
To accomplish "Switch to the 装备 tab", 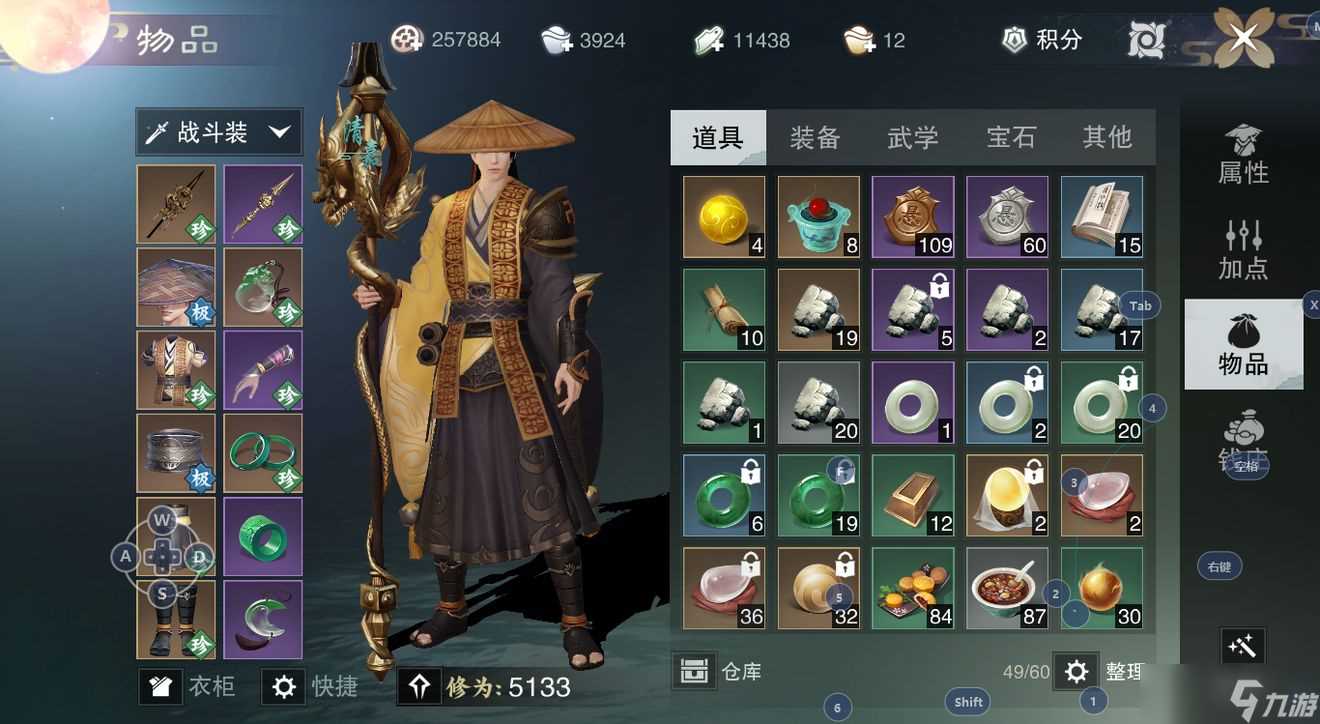I will point(815,137).
